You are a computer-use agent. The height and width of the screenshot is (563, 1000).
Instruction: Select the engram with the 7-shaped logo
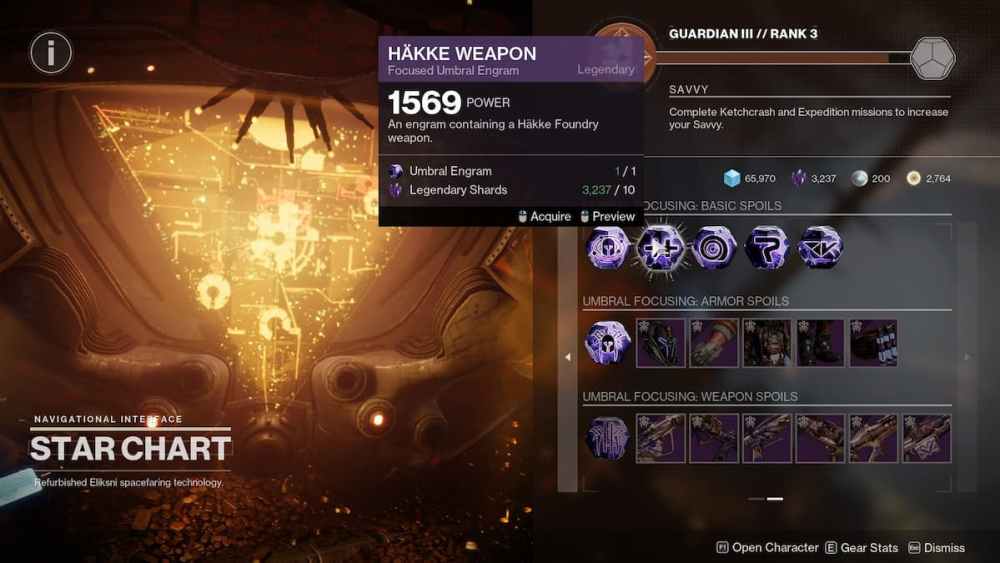[x=767, y=247]
